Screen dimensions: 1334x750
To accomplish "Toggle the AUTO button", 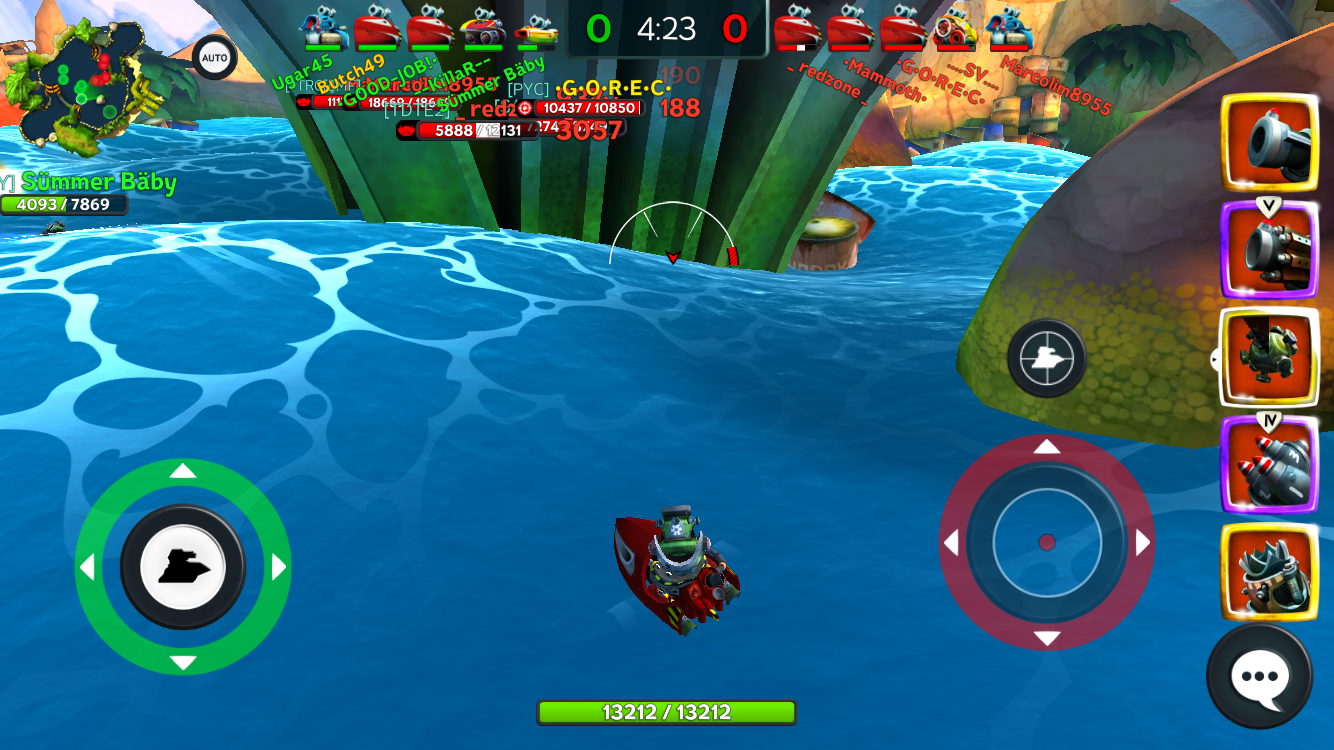I will [x=214, y=58].
